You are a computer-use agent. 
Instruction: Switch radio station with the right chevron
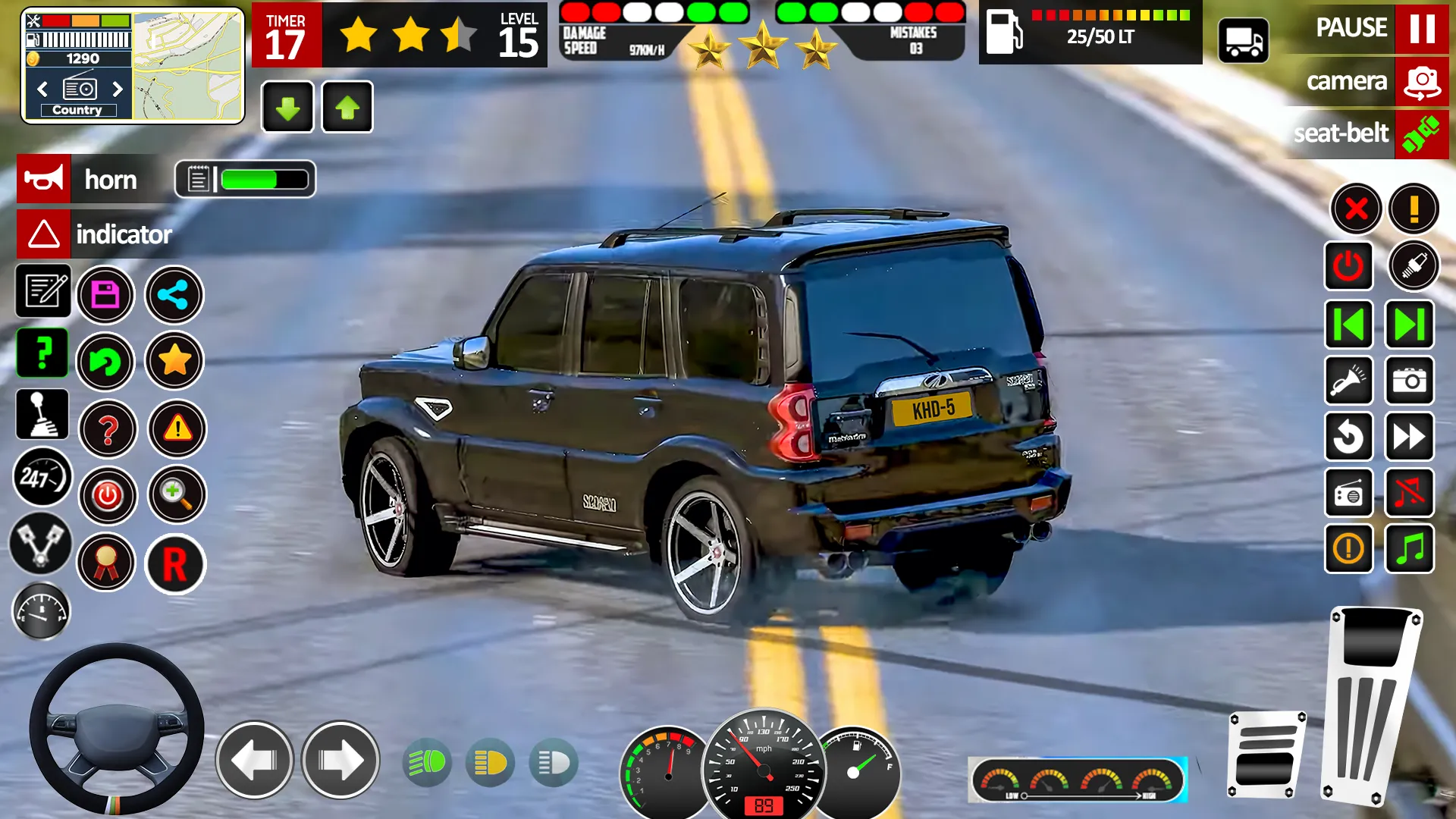point(118,89)
